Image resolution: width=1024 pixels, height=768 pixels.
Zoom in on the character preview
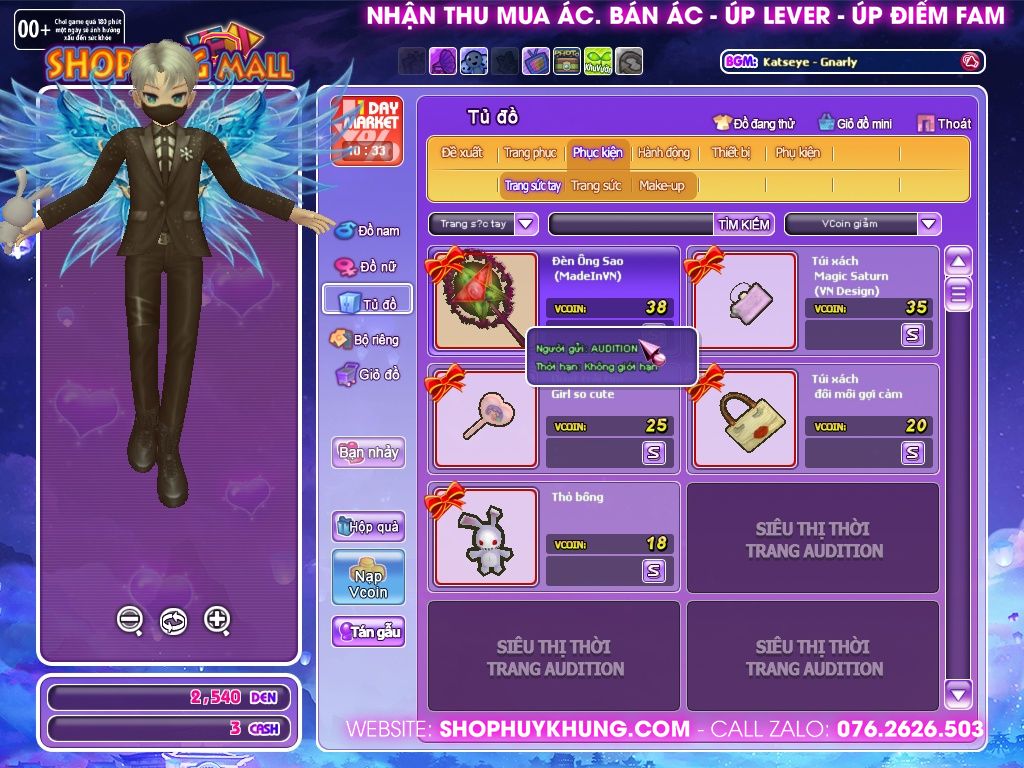(x=217, y=620)
